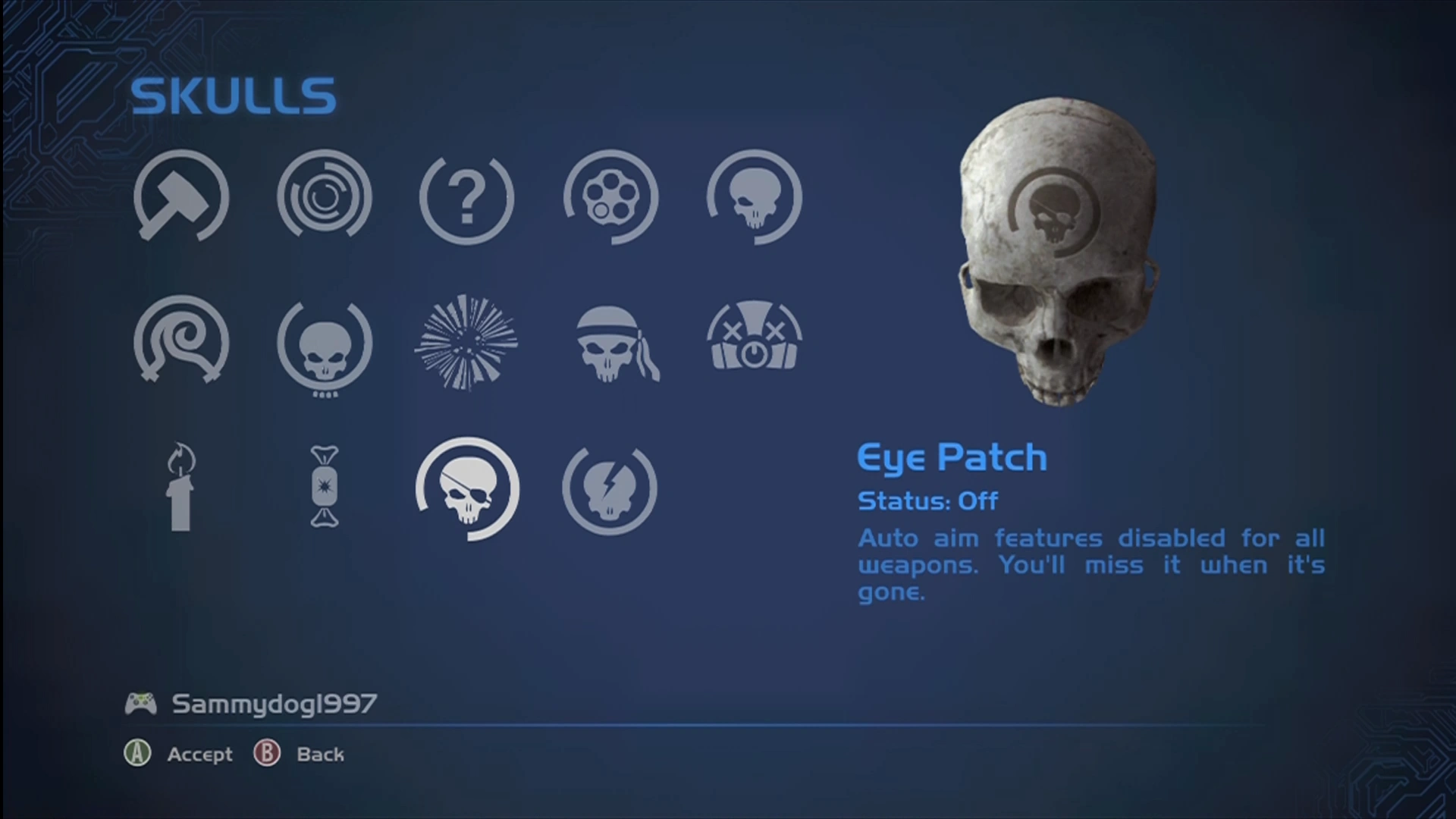Select the question mark skull icon
This screenshot has width=1456, height=819.
point(466,197)
